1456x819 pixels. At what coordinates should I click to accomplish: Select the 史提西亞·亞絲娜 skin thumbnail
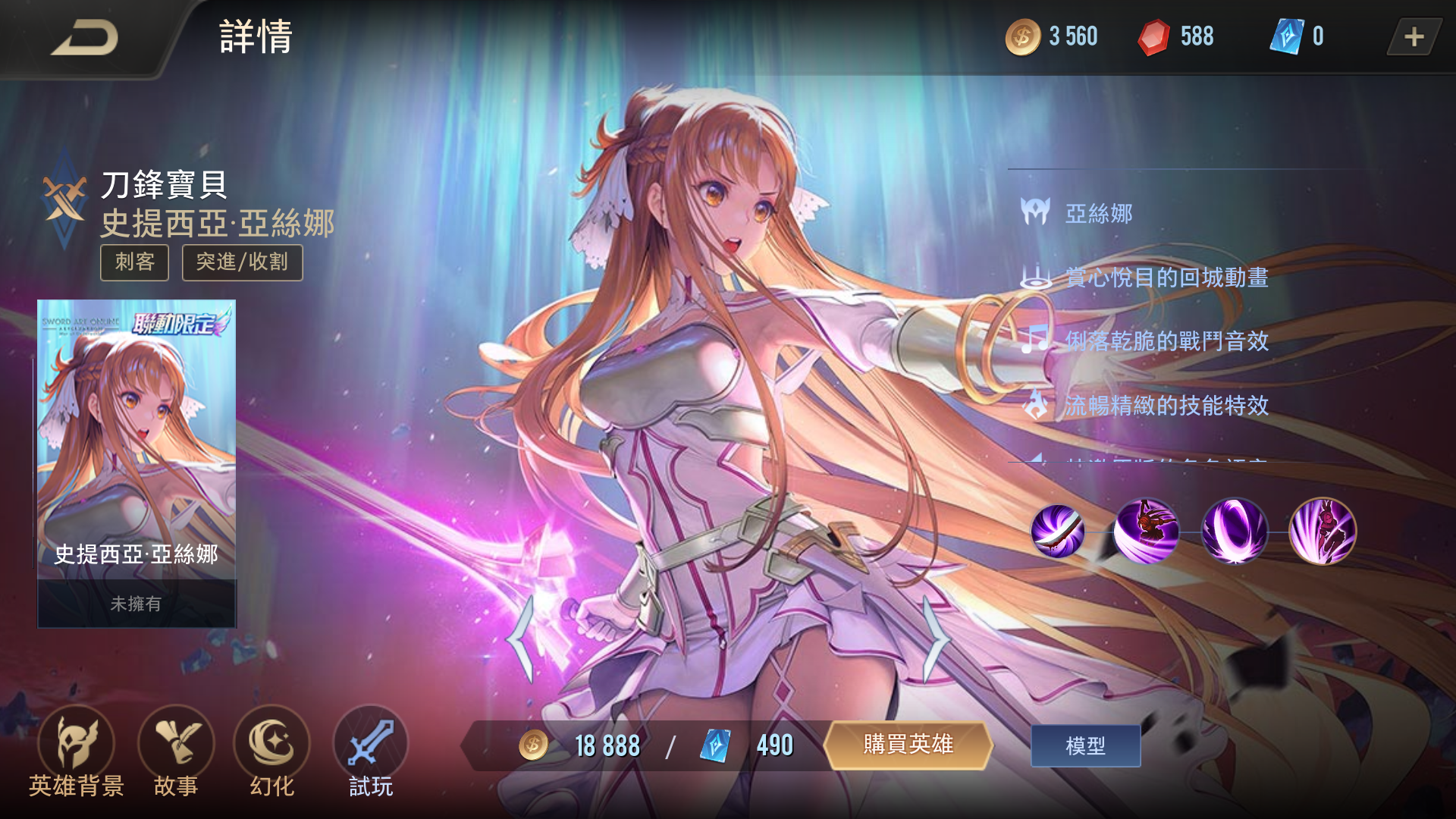pyautogui.click(x=136, y=463)
